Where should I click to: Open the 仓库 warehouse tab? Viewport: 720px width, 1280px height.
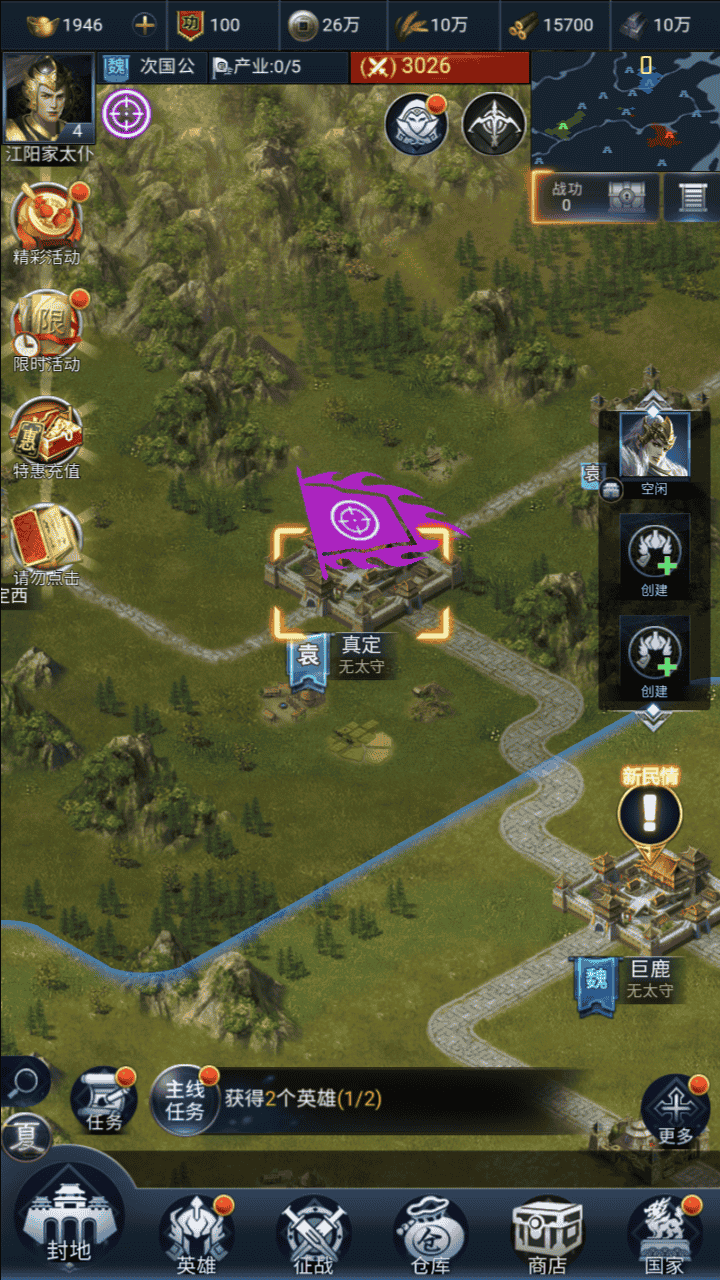[430, 1234]
